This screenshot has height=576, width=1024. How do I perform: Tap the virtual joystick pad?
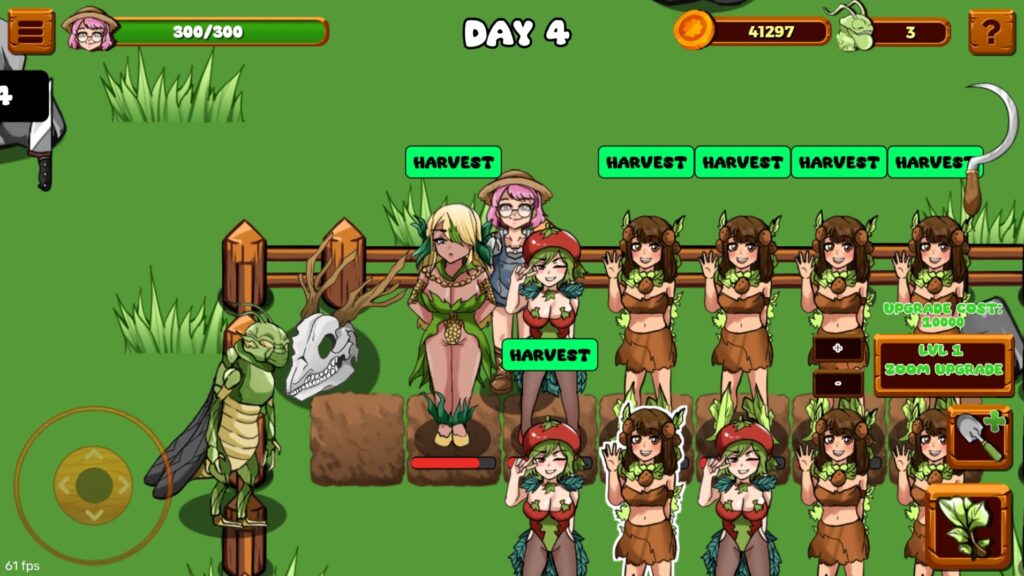click(x=93, y=485)
